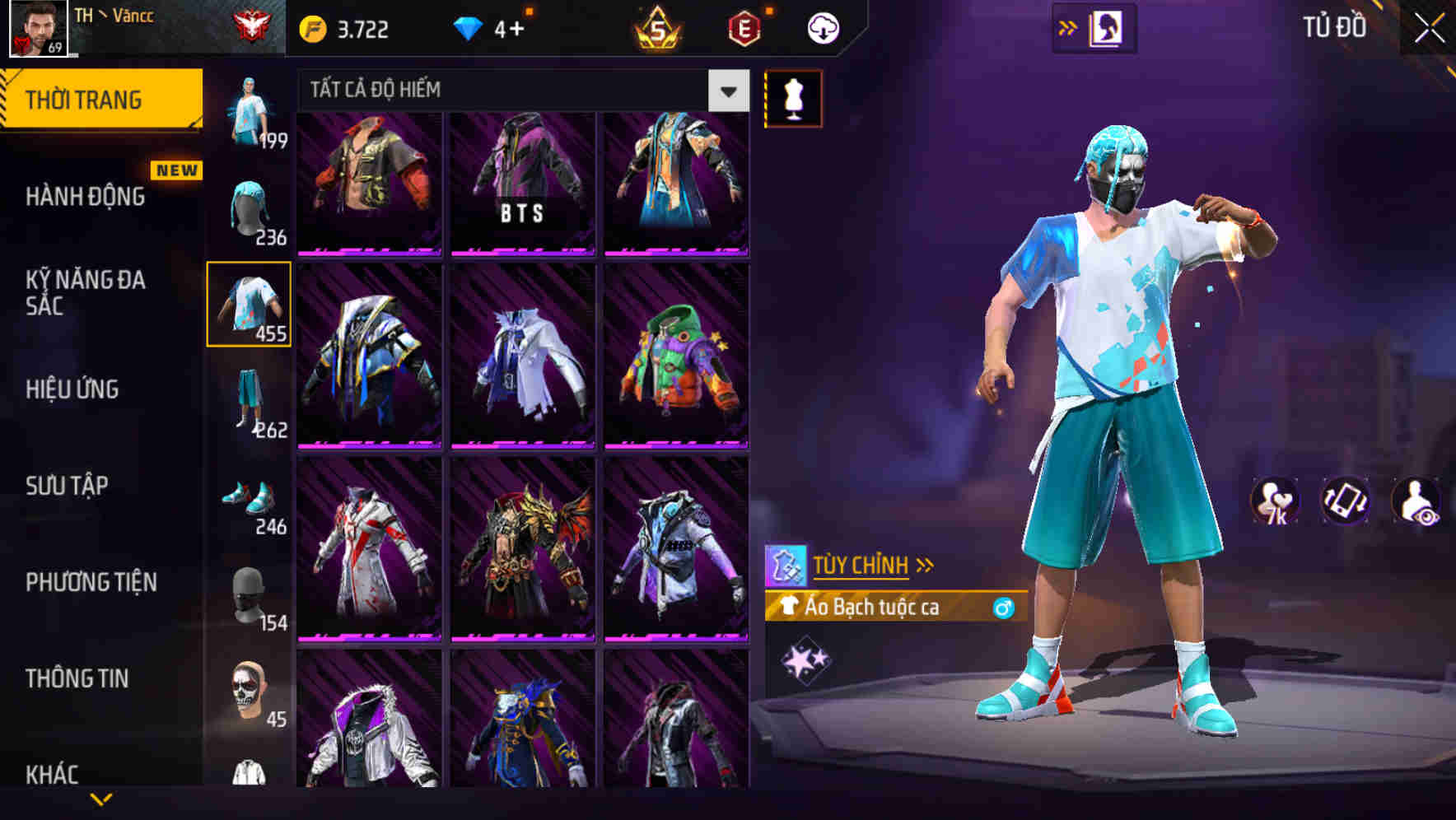Viewport: 1456px width, 820px height.
Task: Select the mask category with 154 items
Action: point(250,594)
